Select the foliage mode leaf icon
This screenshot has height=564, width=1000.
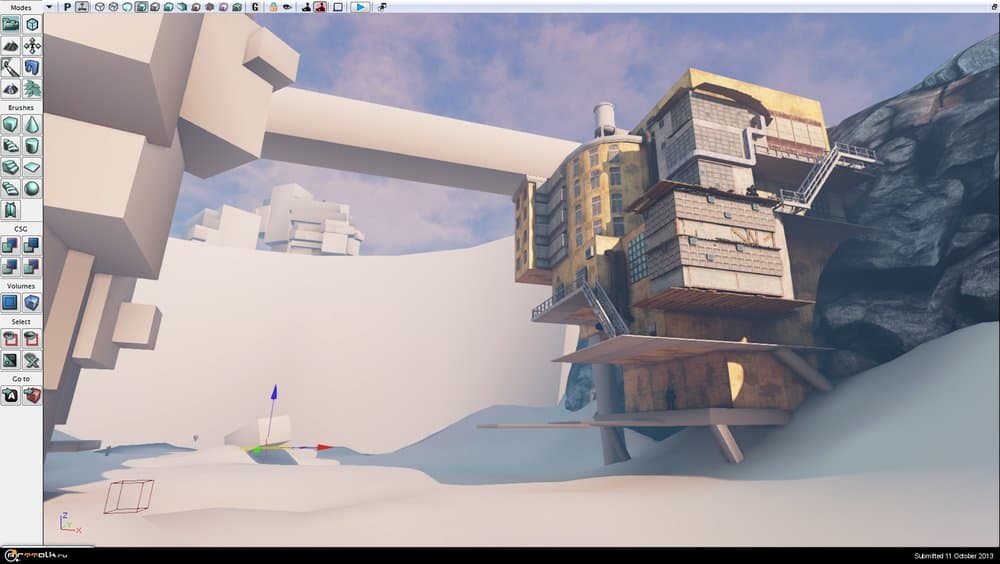[32, 89]
